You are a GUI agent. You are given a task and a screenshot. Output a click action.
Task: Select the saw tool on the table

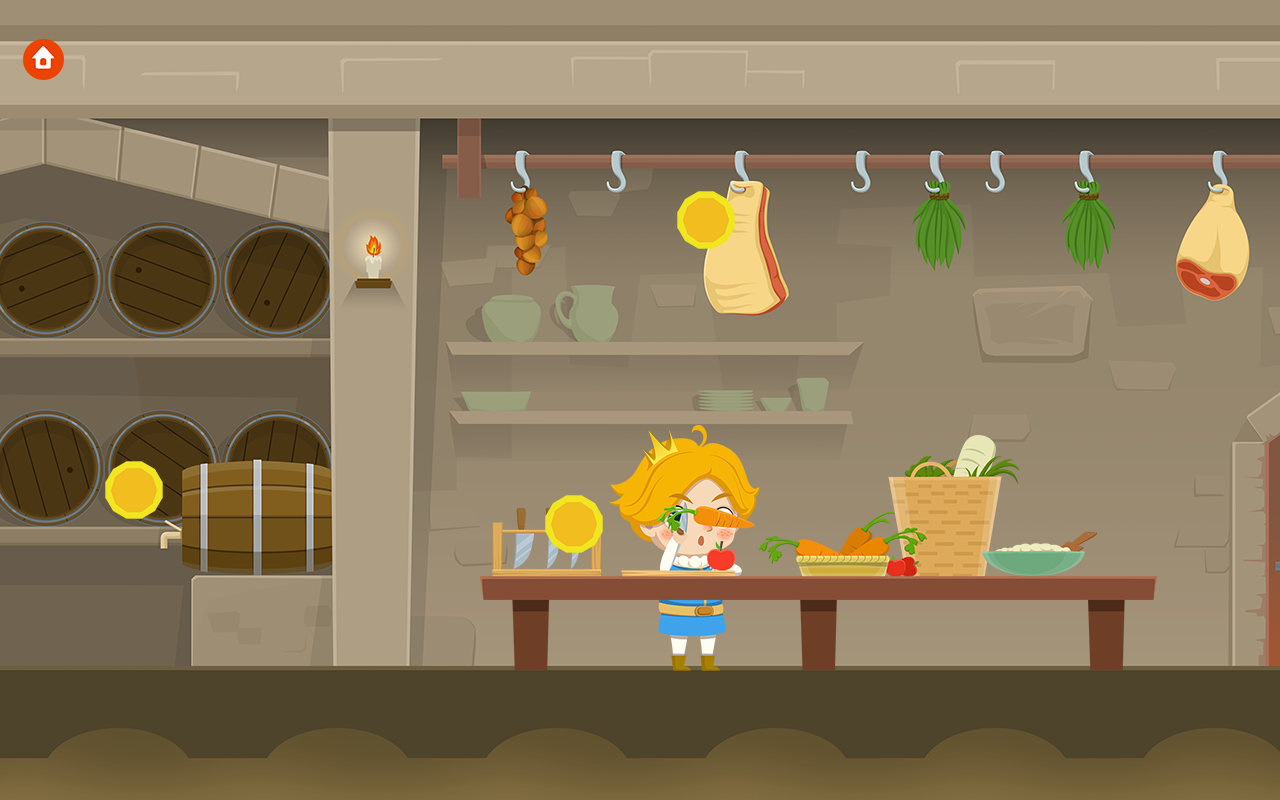point(525,545)
